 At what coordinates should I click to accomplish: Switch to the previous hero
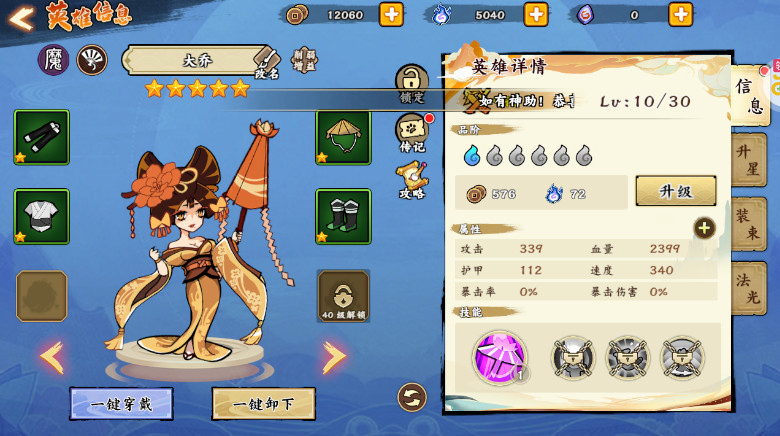[51, 356]
